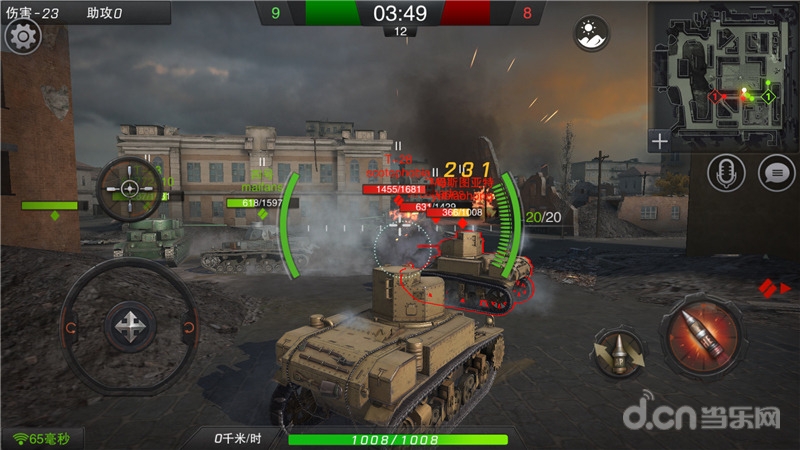Click the red arrow indicator above fire button

[x=768, y=288]
